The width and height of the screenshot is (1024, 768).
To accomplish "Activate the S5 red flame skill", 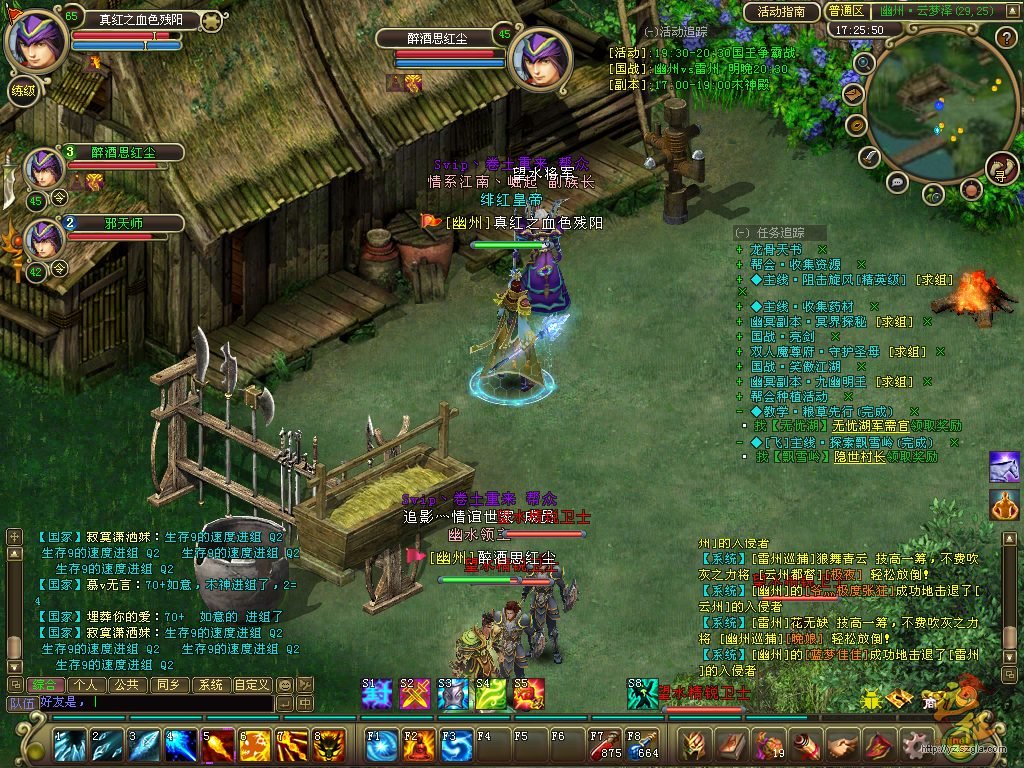I will tap(529, 693).
